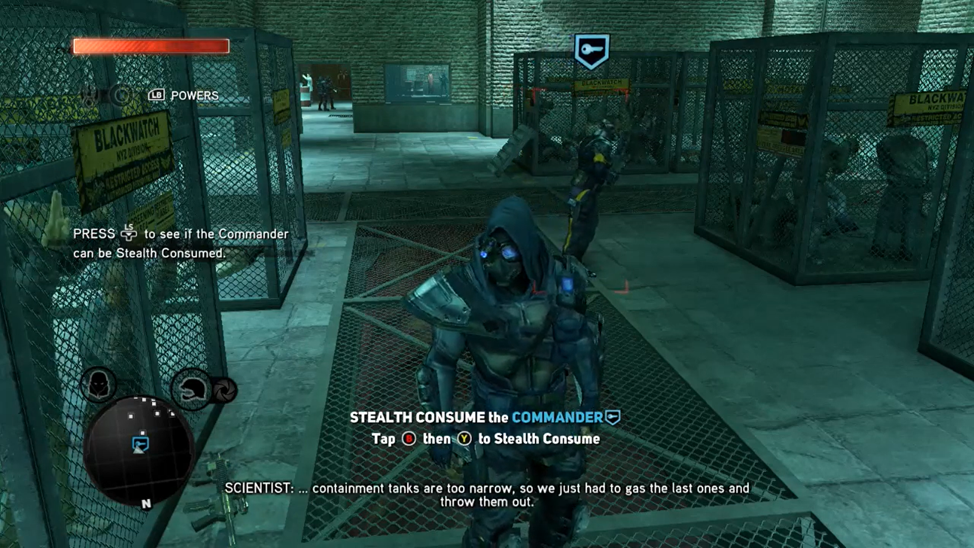This screenshot has height=548, width=974.
Task: Click the circular minimap
Action: (138, 449)
